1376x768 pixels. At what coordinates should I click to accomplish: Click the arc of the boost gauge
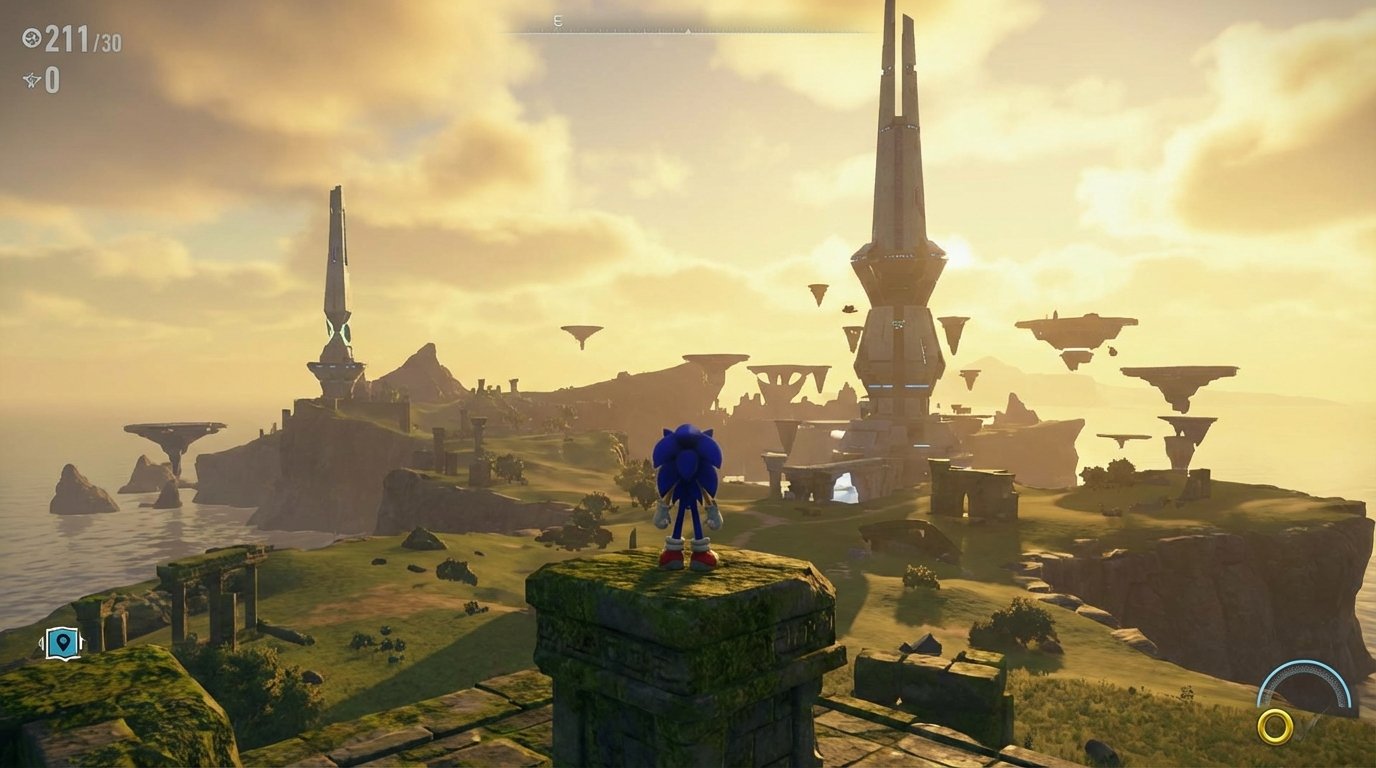click(x=1305, y=662)
